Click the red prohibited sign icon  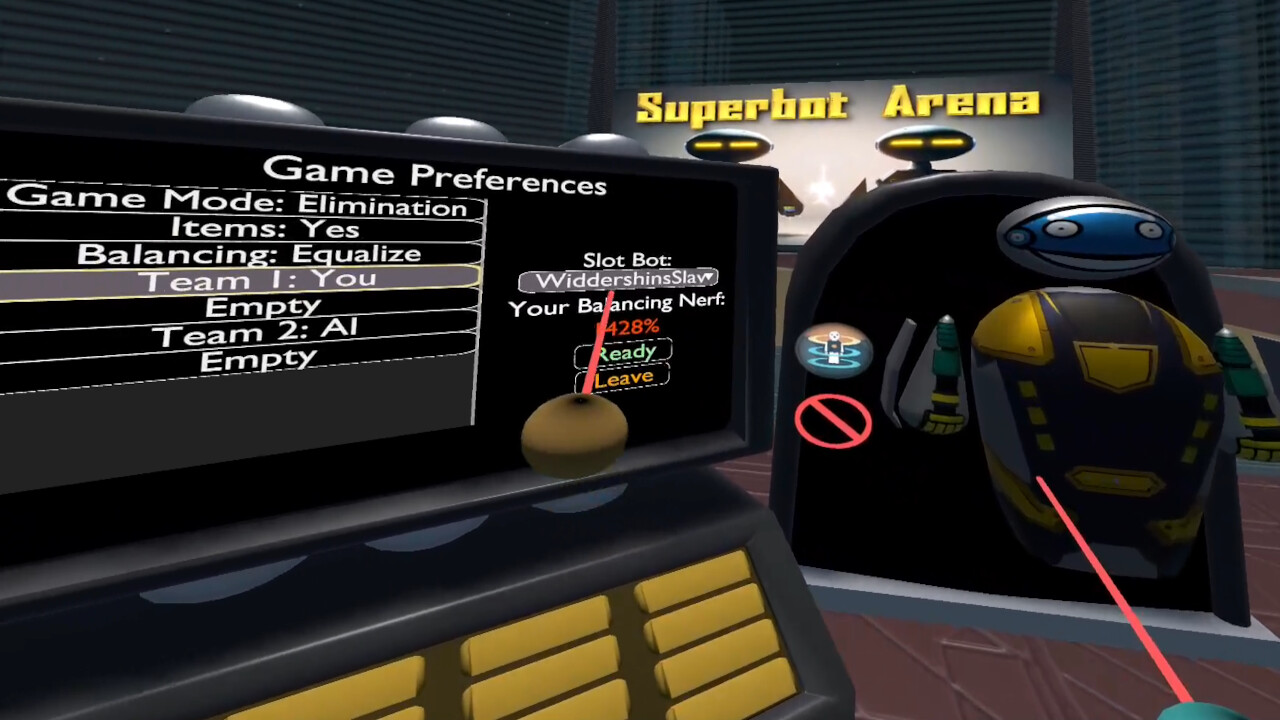pyautogui.click(x=833, y=420)
